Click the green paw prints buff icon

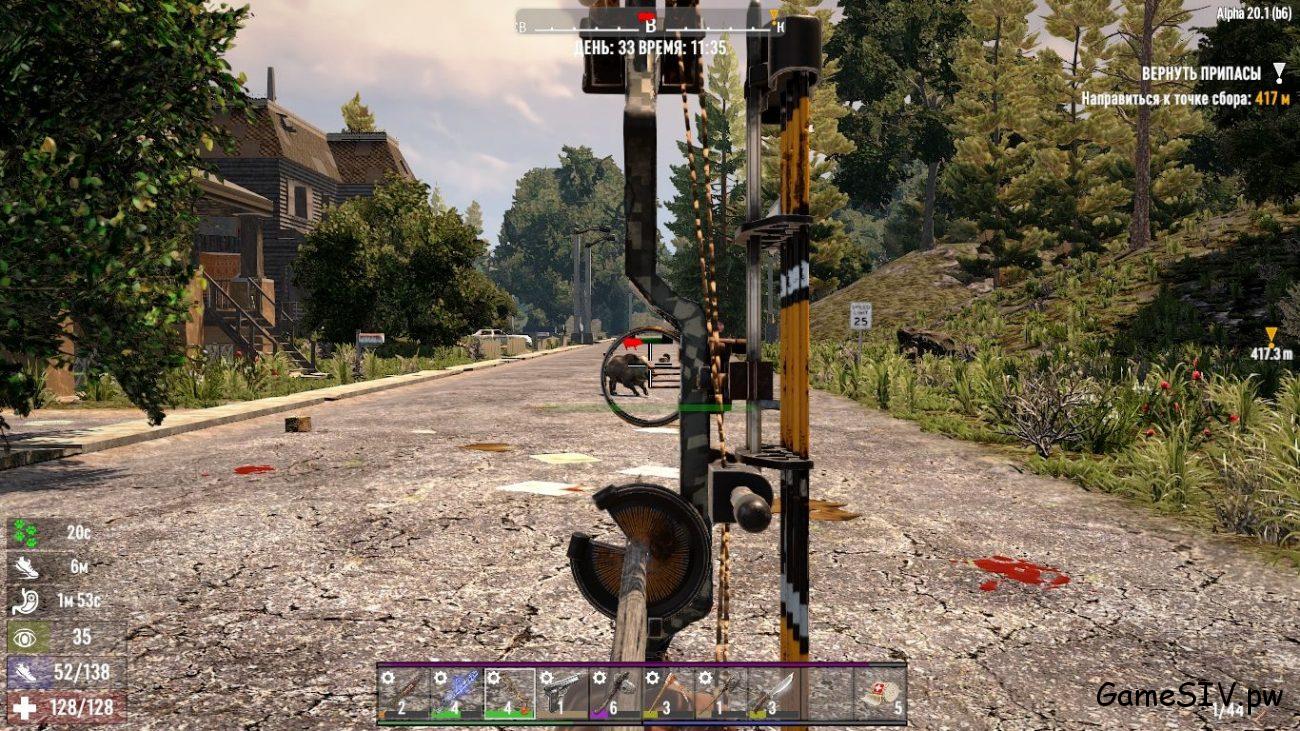tap(24, 533)
